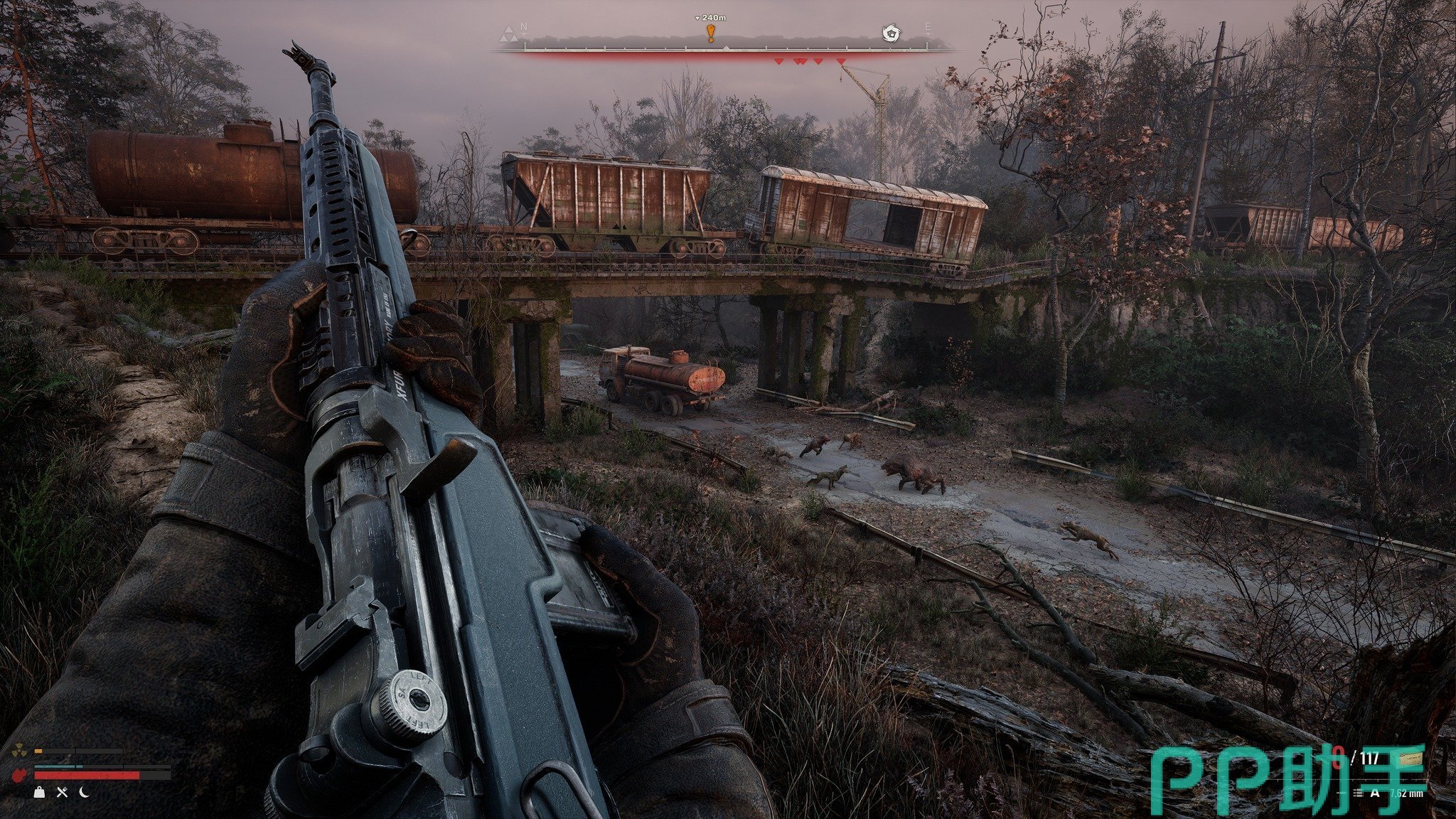
Task: Click the white anomaly swirl compass icon
Action: (890, 33)
